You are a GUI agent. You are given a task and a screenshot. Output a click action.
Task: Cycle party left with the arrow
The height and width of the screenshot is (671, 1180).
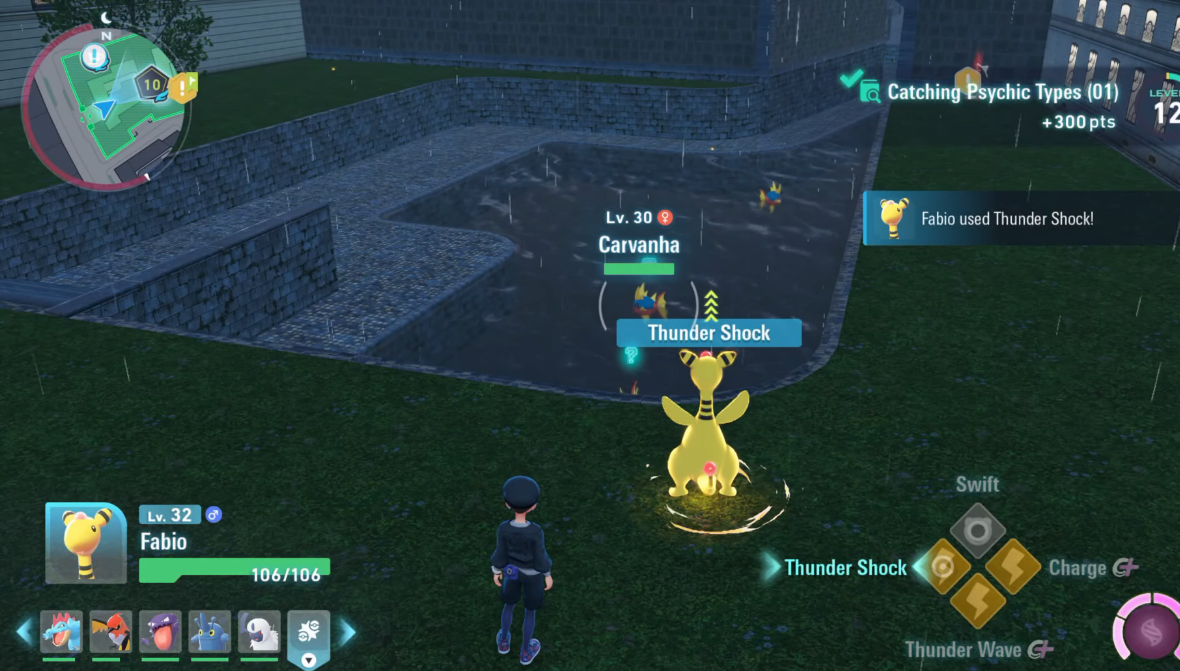(25, 631)
